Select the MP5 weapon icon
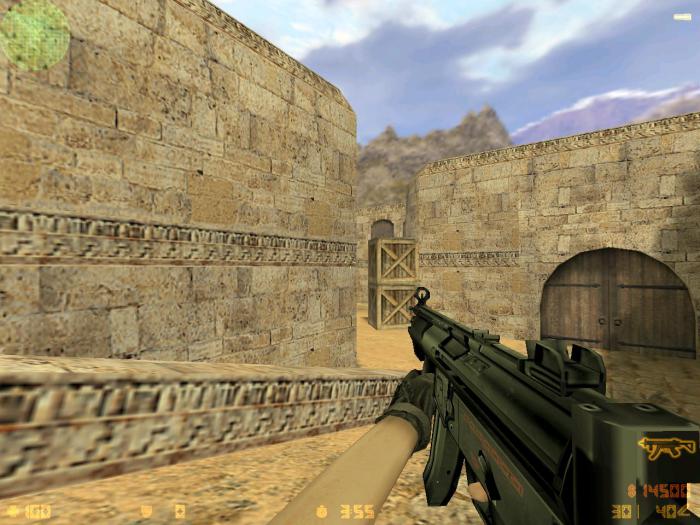 pos(666,447)
